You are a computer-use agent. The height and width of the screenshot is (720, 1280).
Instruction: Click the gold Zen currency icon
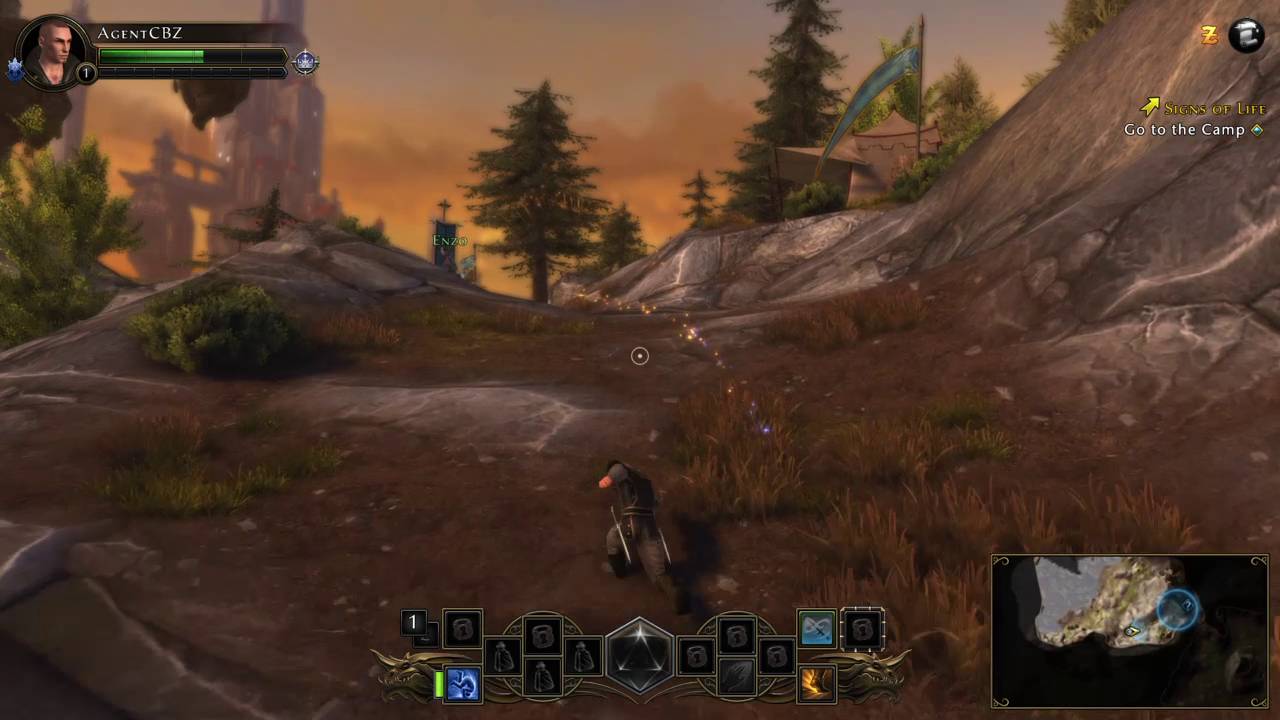pos(1209,36)
